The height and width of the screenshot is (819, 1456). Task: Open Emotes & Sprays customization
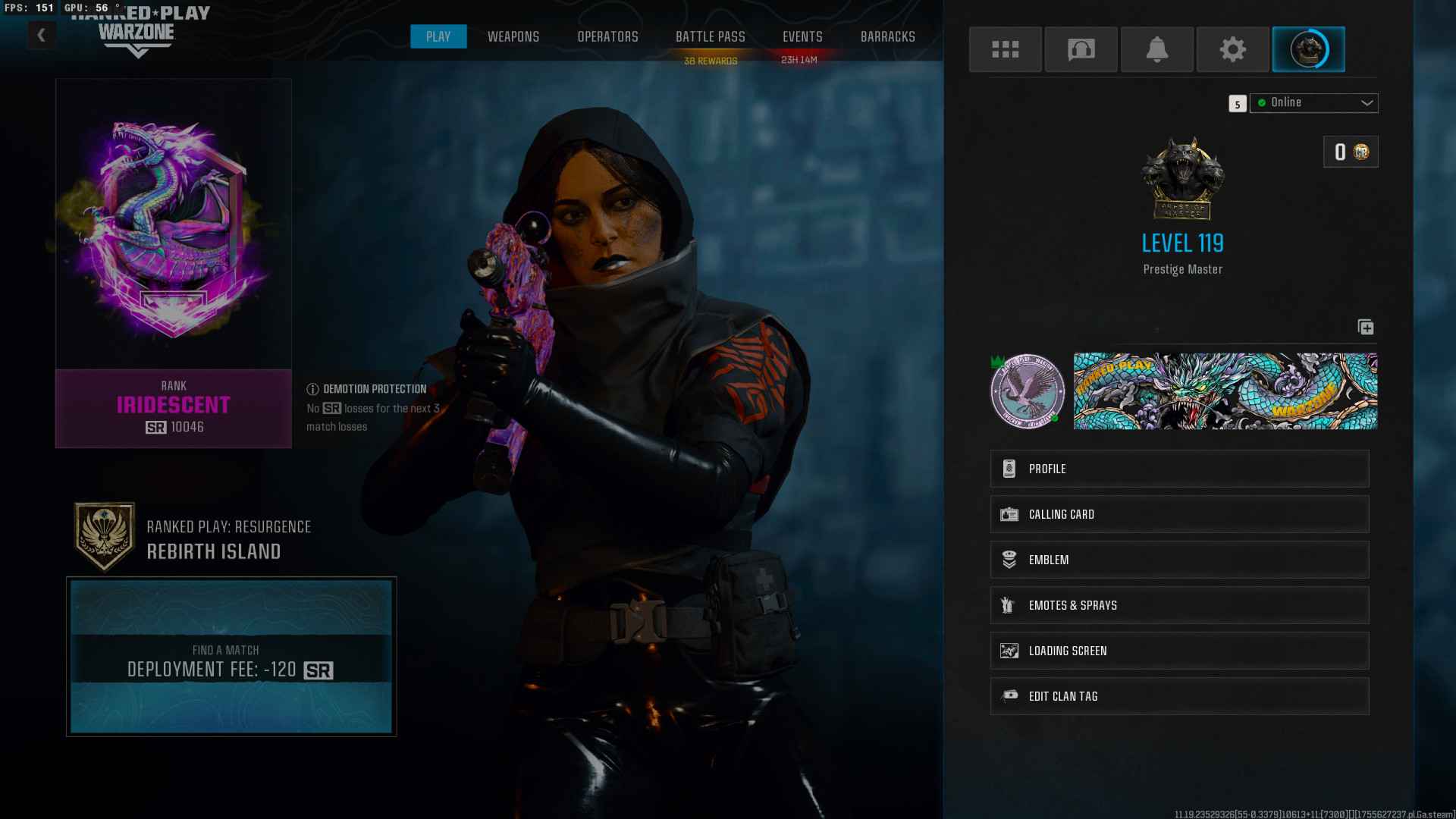(1179, 605)
